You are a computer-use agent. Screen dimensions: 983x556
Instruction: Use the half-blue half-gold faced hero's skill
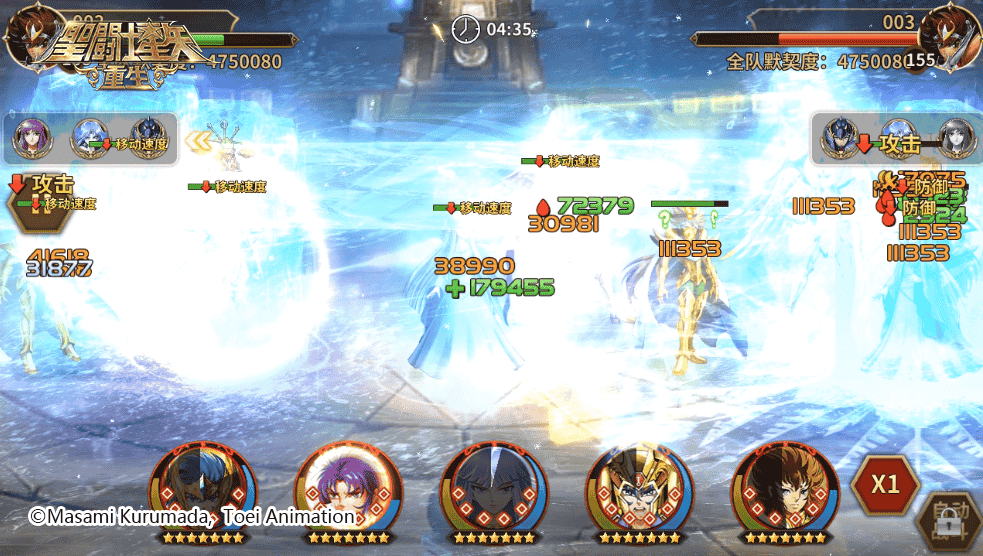pyautogui.click(x=202, y=491)
